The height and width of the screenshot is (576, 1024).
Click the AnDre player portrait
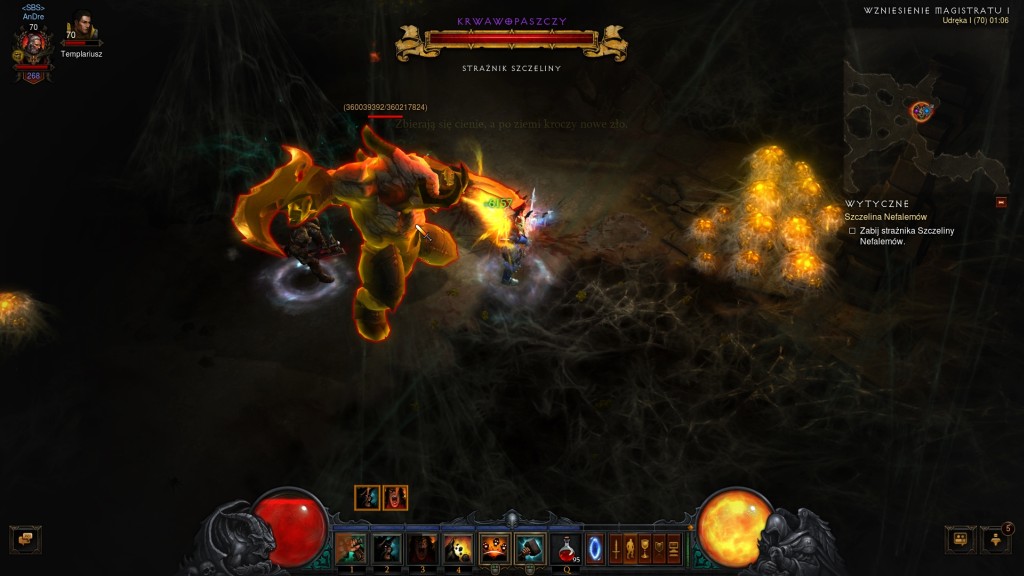pos(34,46)
